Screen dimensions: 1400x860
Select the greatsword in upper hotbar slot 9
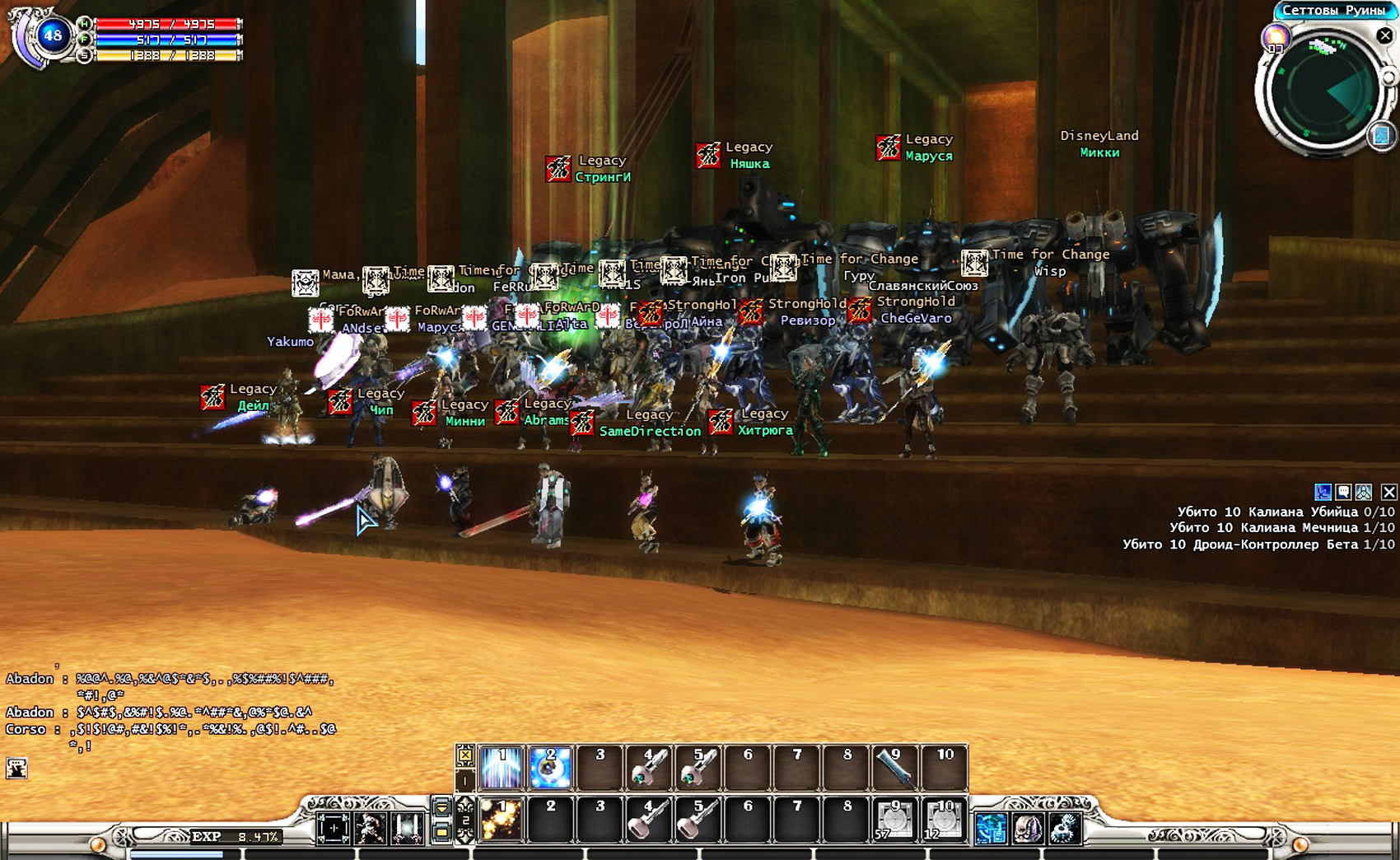click(895, 768)
